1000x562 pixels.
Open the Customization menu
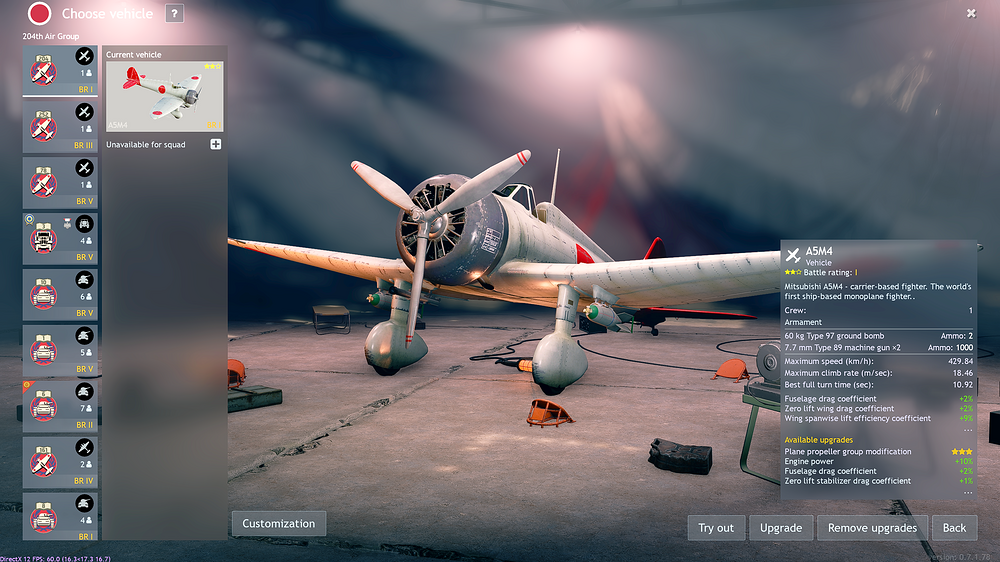click(278, 523)
